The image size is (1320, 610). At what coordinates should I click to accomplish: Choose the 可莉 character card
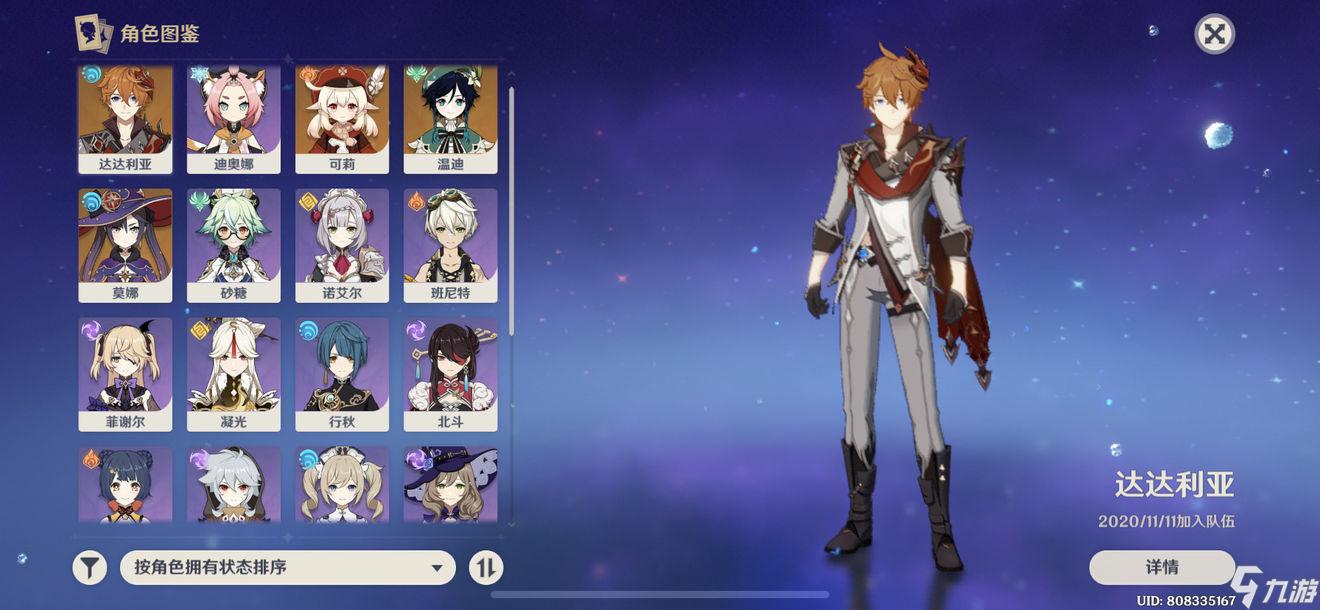pyautogui.click(x=342, y=119)
